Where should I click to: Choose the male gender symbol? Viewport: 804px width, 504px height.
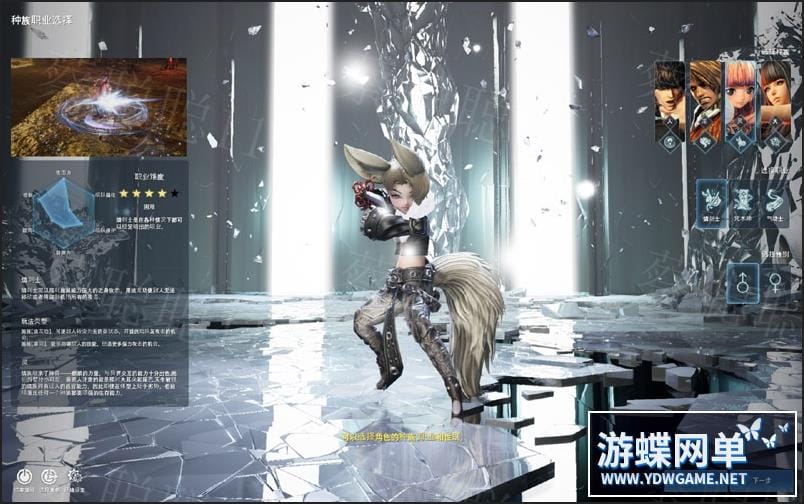[742, 283]
